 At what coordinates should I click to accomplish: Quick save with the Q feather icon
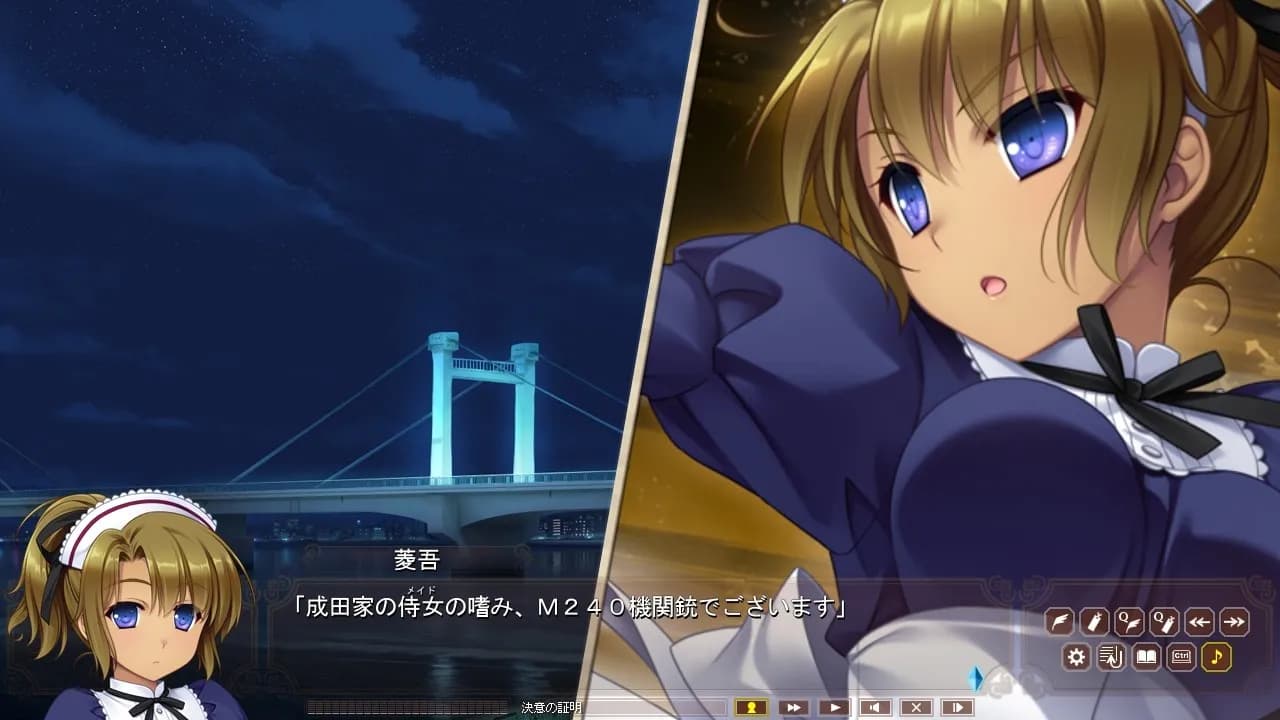(1129, 621)
